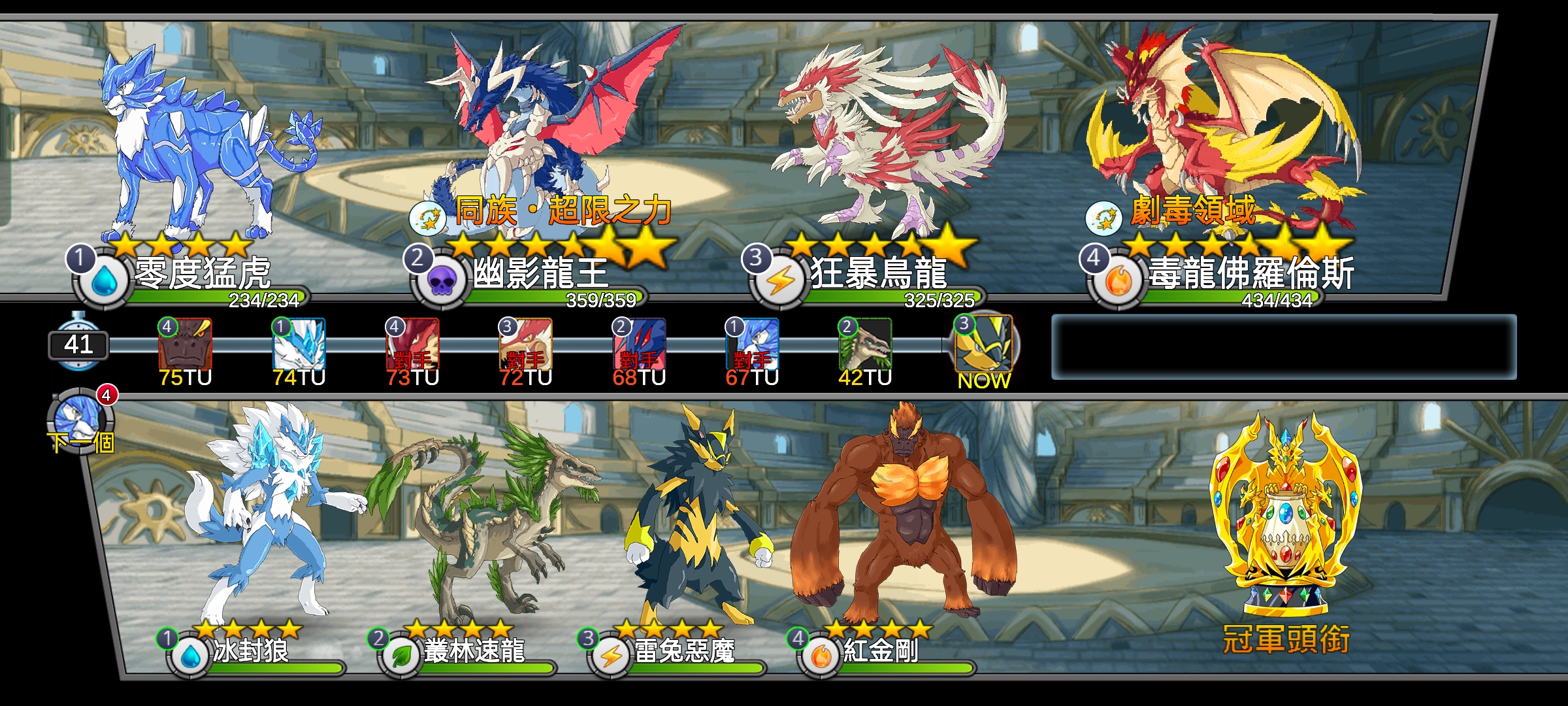Screen dimensions: 1568x706
Task: Tap 零度猛虎's water element icon
Action: tap(105, 281)
